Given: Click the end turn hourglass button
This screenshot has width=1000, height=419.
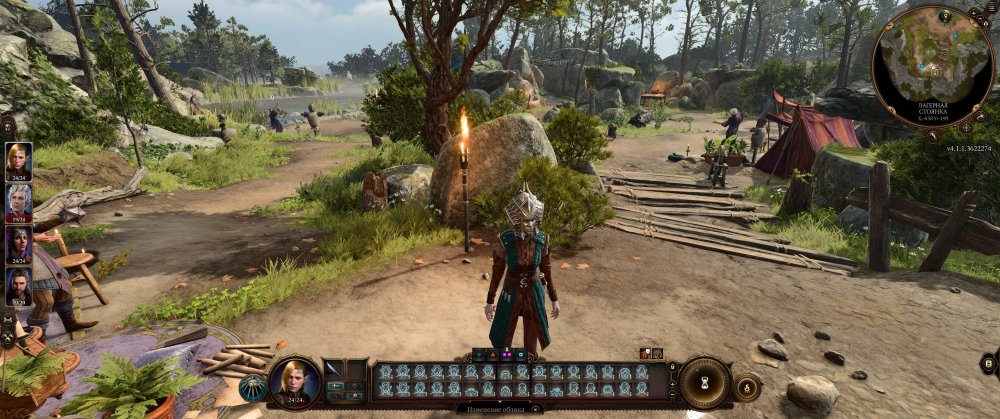Looking at the screenshot, I should 705,383.
